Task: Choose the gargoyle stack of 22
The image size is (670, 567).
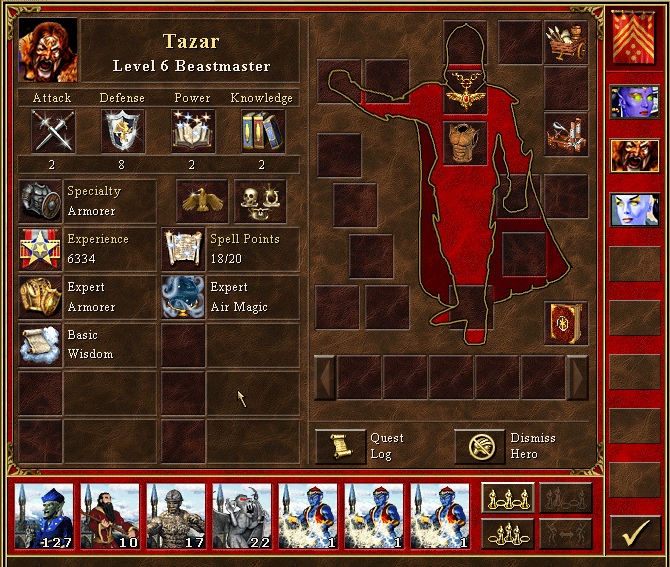Action: (x=241, y=517)
